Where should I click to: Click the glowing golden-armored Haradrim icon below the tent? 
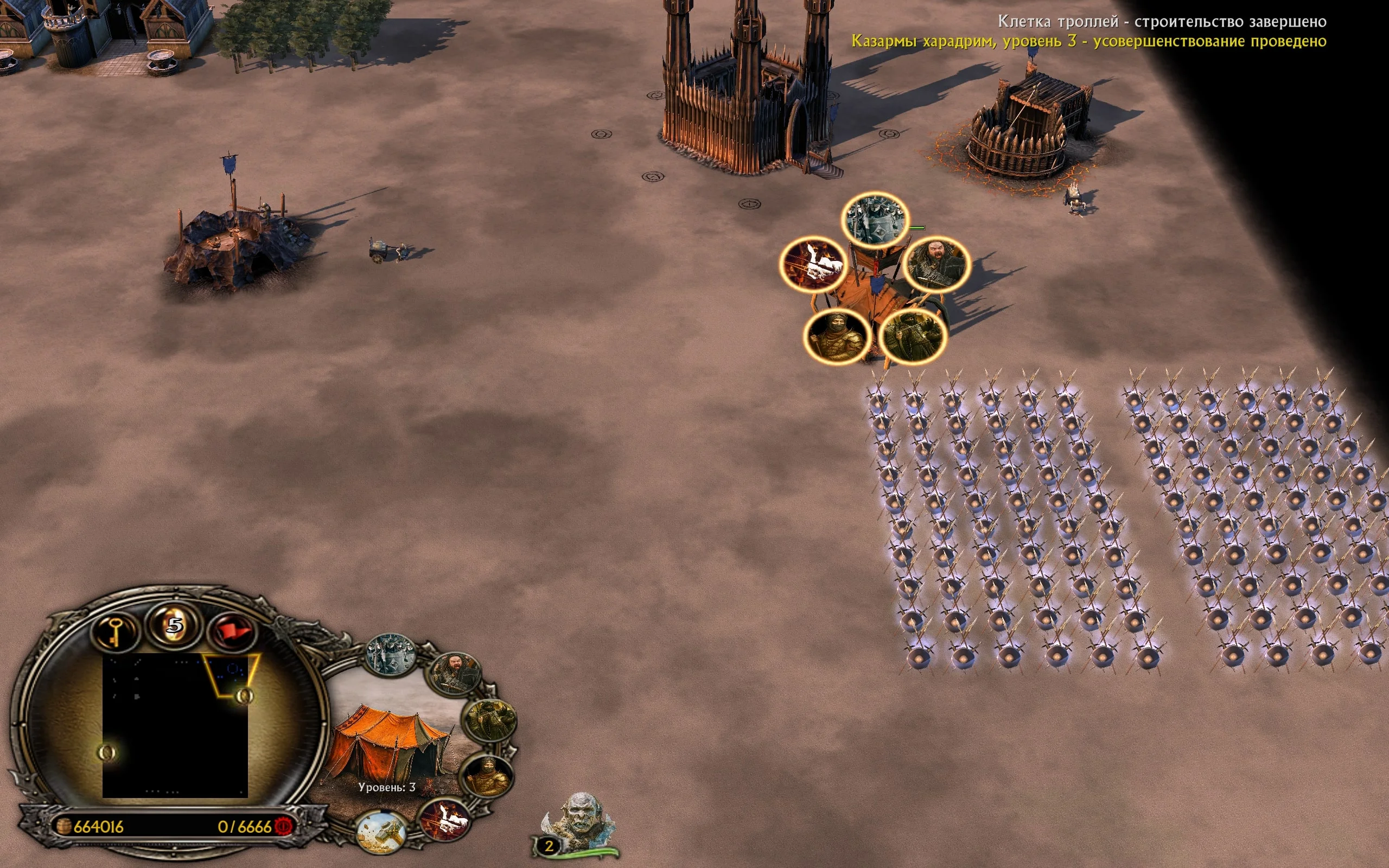[837, 336]
